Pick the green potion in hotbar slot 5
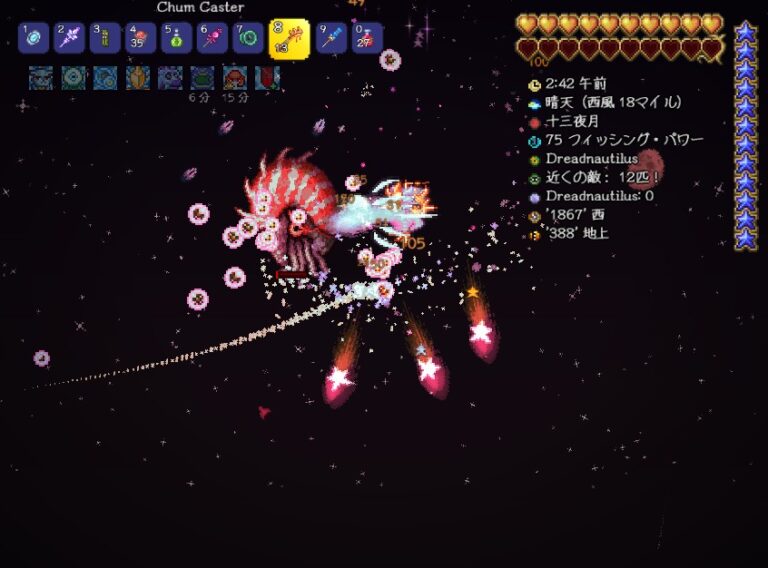 [177, 38]
